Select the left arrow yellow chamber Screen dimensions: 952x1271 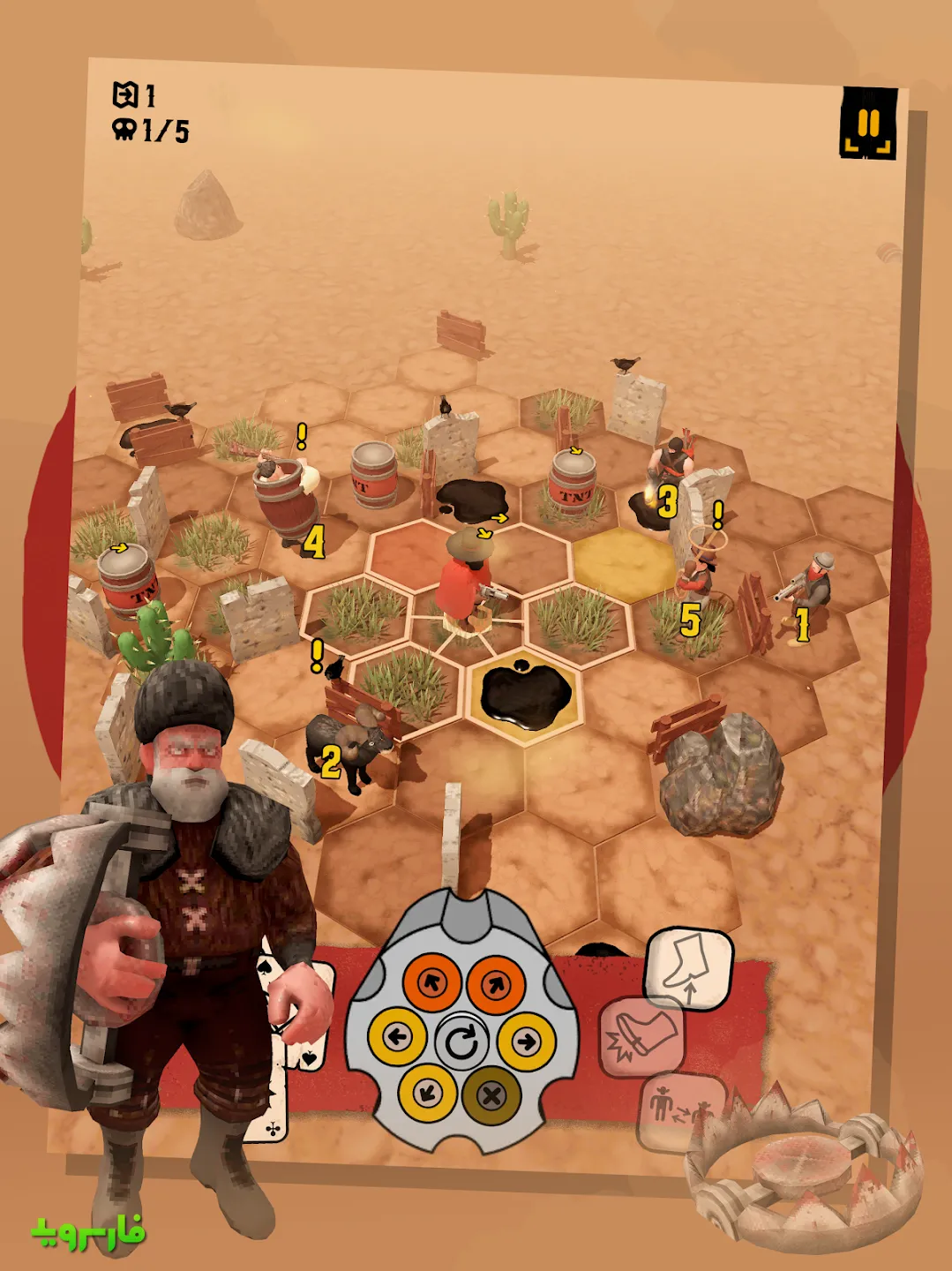click(397, 1036)
